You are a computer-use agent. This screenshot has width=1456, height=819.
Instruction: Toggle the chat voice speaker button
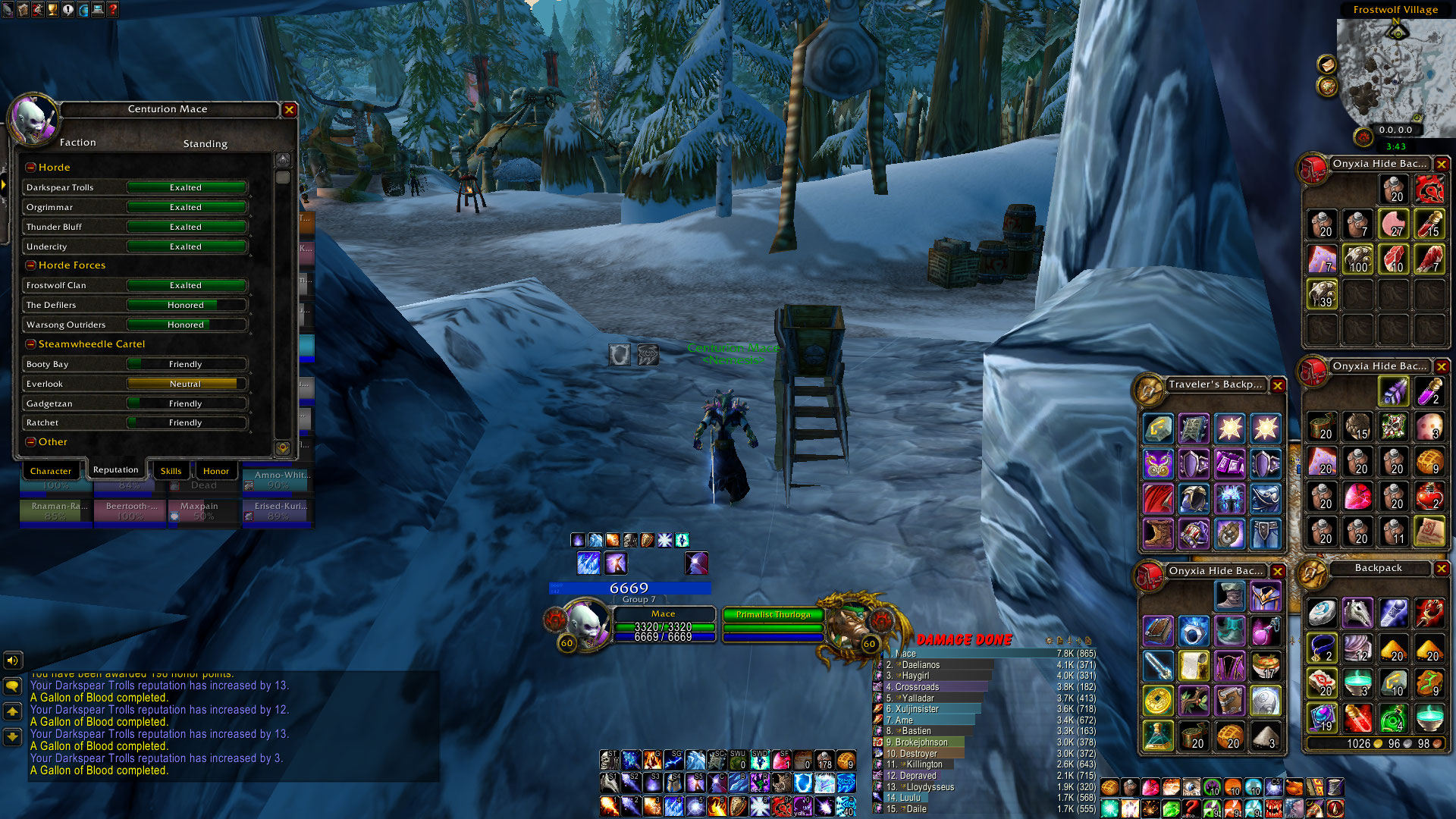[13, 661]
